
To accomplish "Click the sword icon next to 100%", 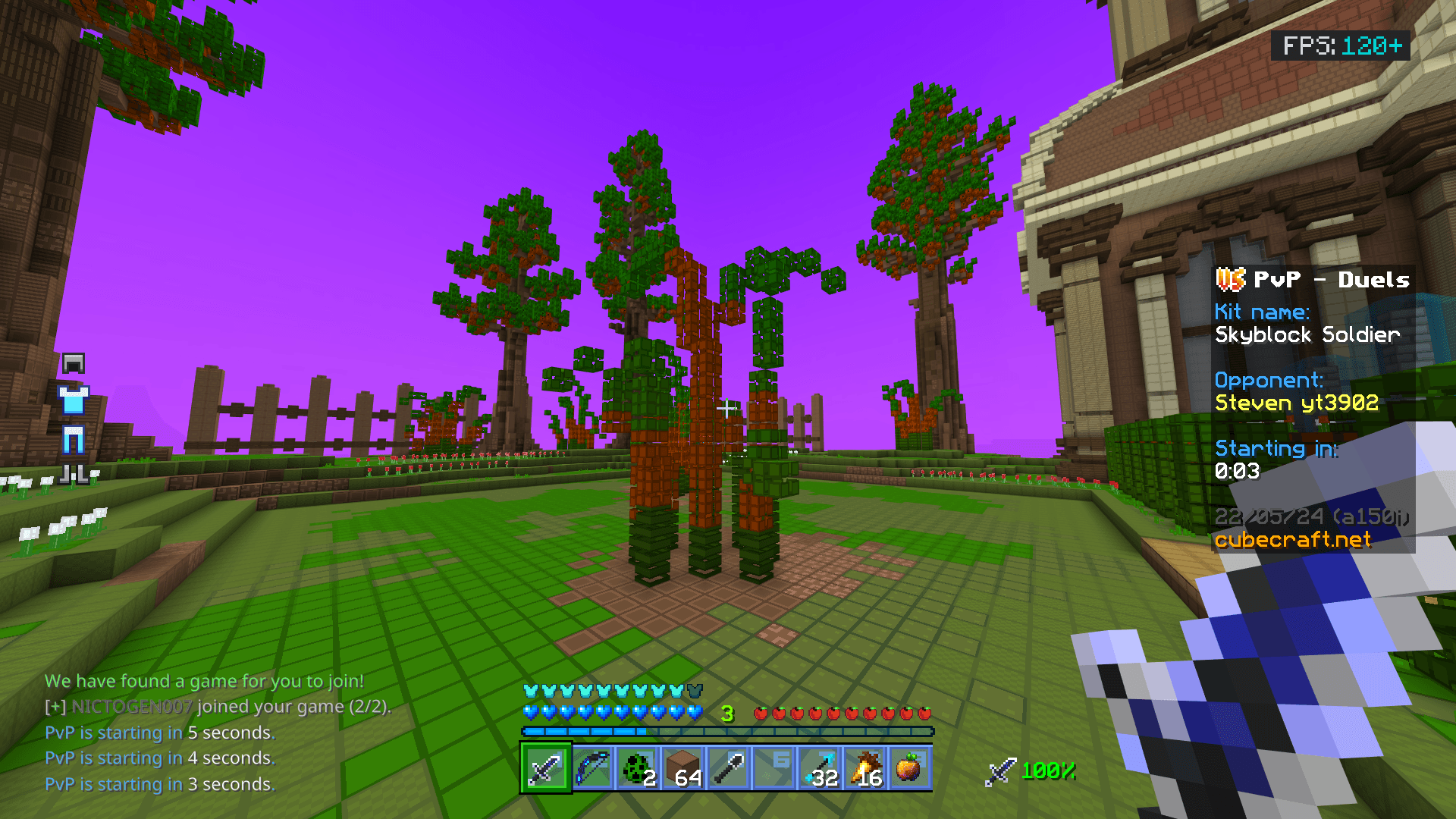I will [x=1001, y=772].
